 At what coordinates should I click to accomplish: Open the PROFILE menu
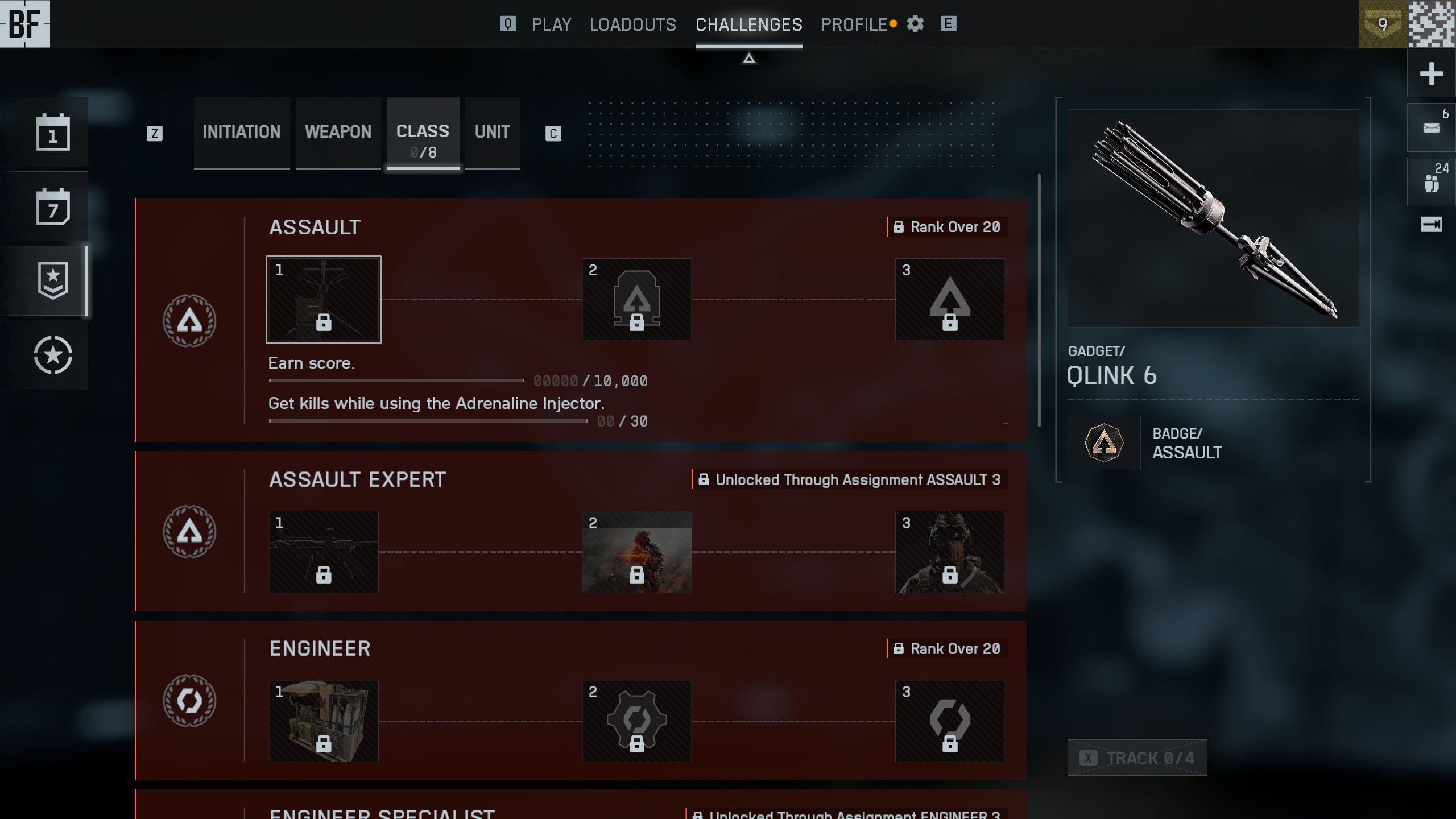854,24
